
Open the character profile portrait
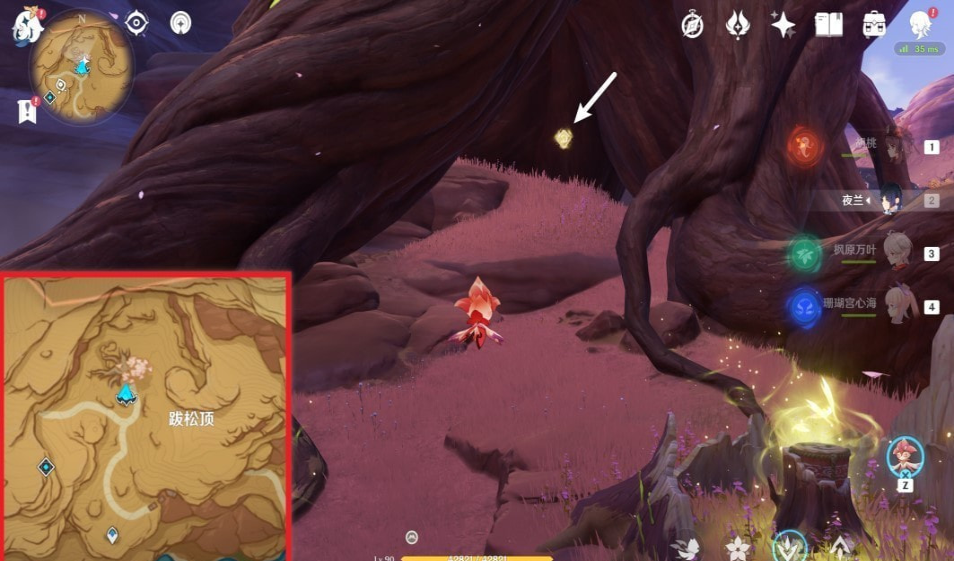coord(921,25)
